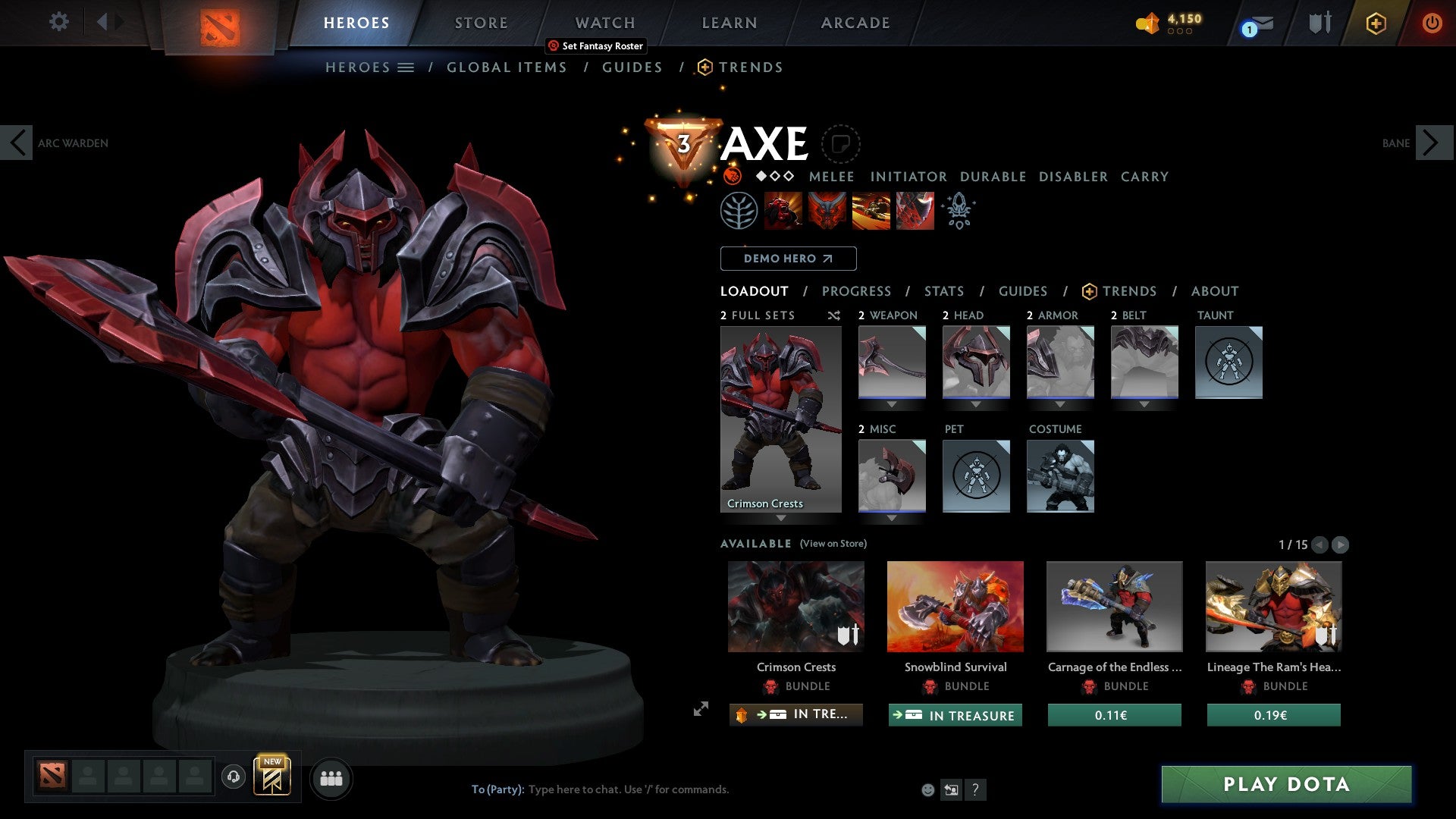Select the Snowblind Survival bundle thumbnail
1456x819 pixels.
tap(955, 606)
